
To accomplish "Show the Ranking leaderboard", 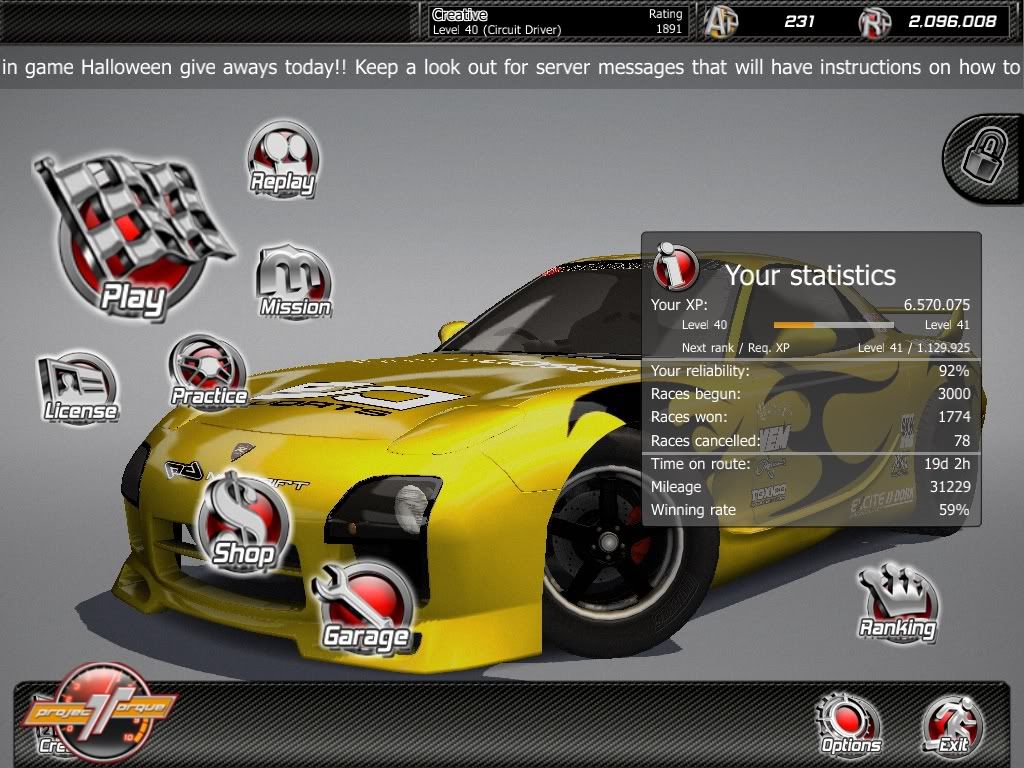I will (x=898, y=604).
